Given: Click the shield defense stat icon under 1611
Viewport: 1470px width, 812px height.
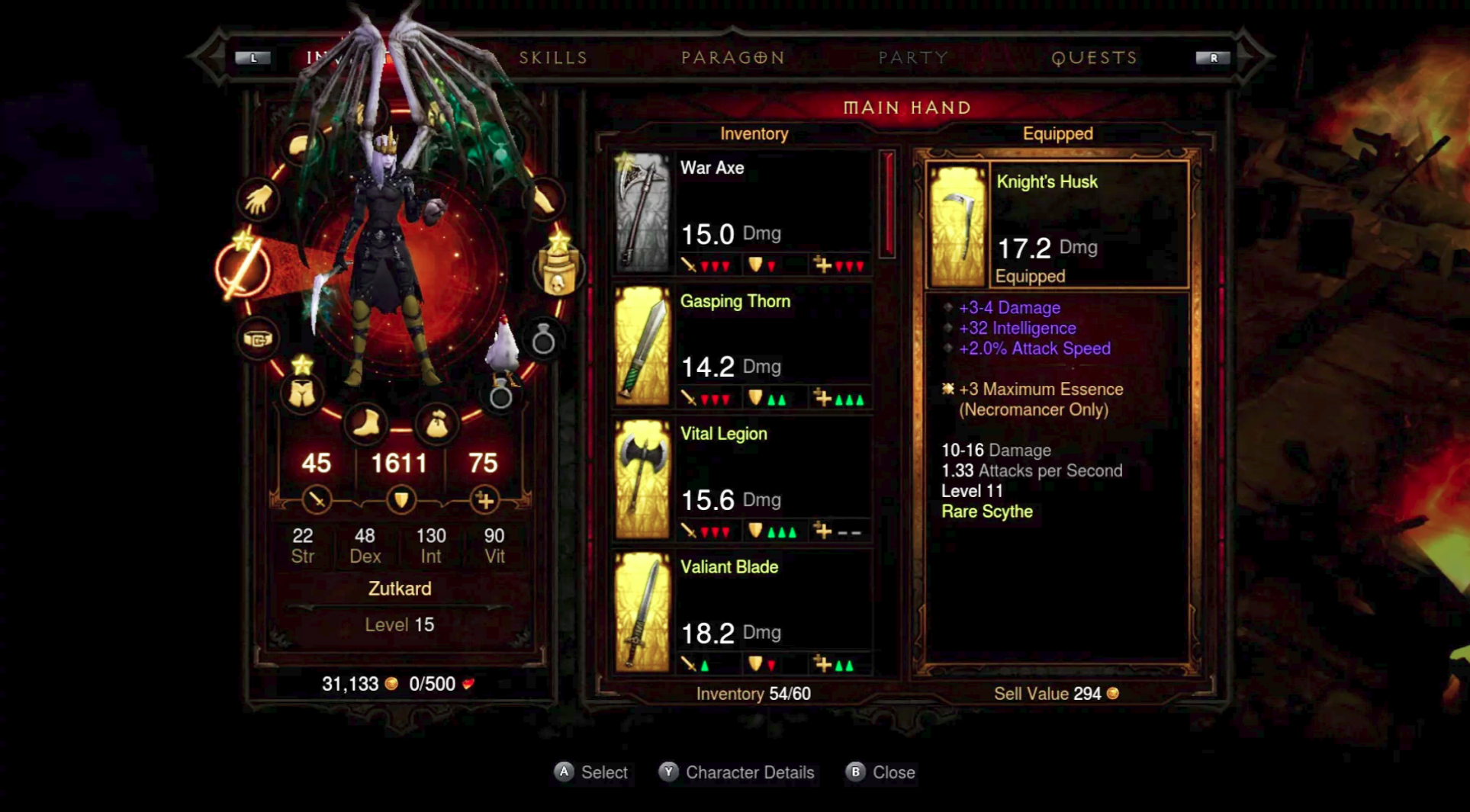Looking at the screenshot, I should (x=401, y=499).
